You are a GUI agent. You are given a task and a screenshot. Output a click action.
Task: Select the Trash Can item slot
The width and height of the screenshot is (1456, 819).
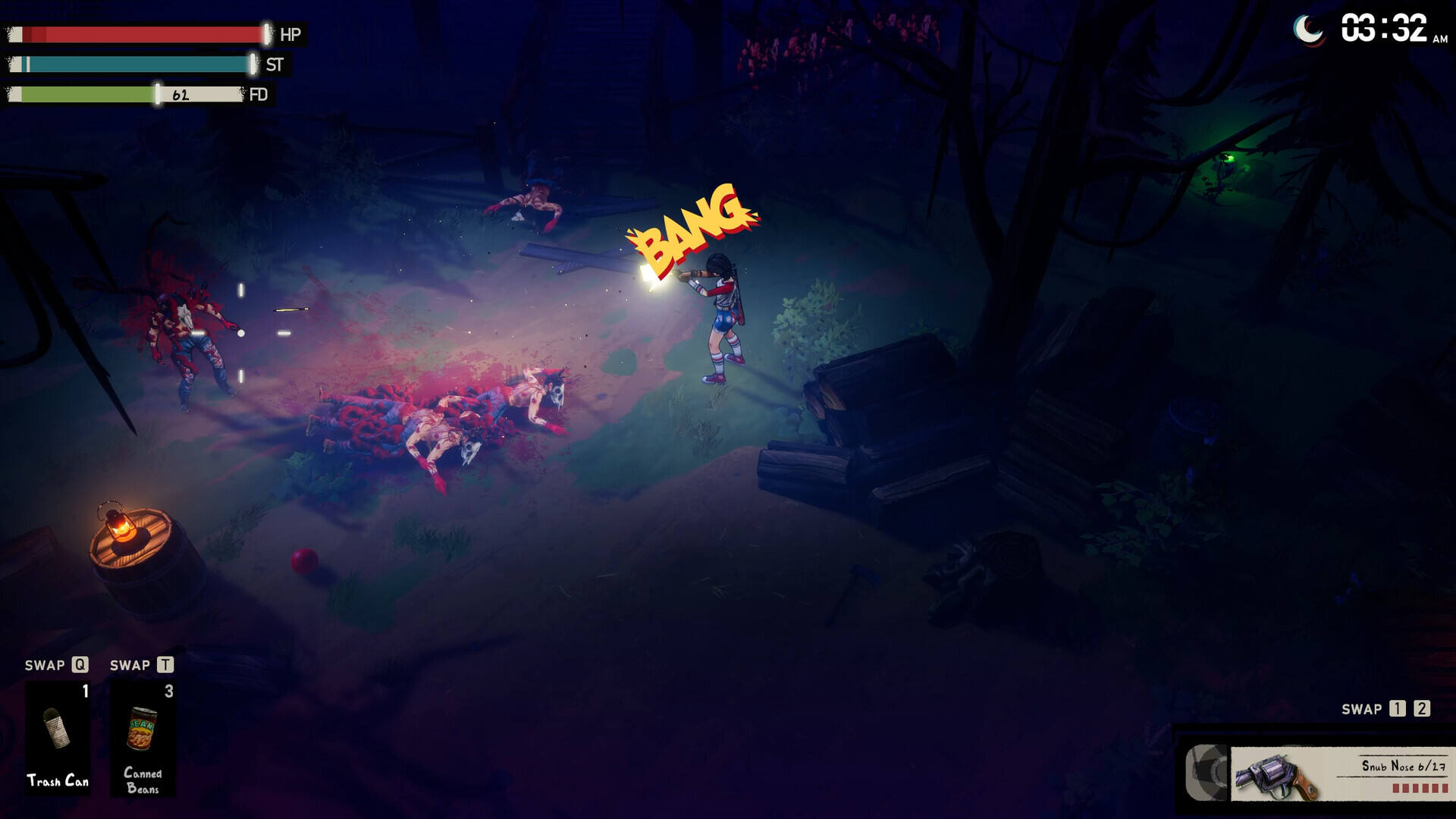point(58,736)
